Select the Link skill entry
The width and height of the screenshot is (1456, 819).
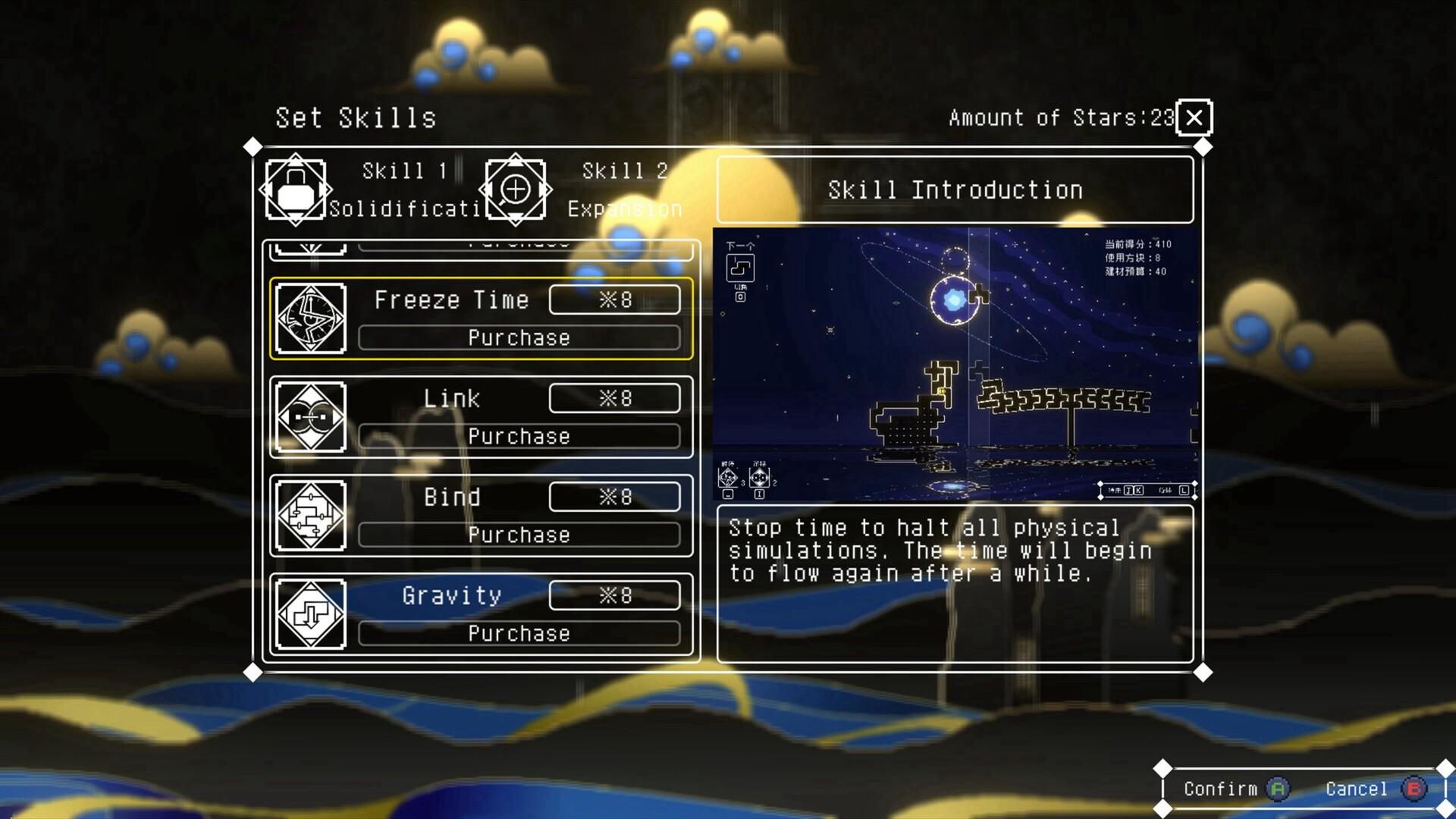pos(482,417)
